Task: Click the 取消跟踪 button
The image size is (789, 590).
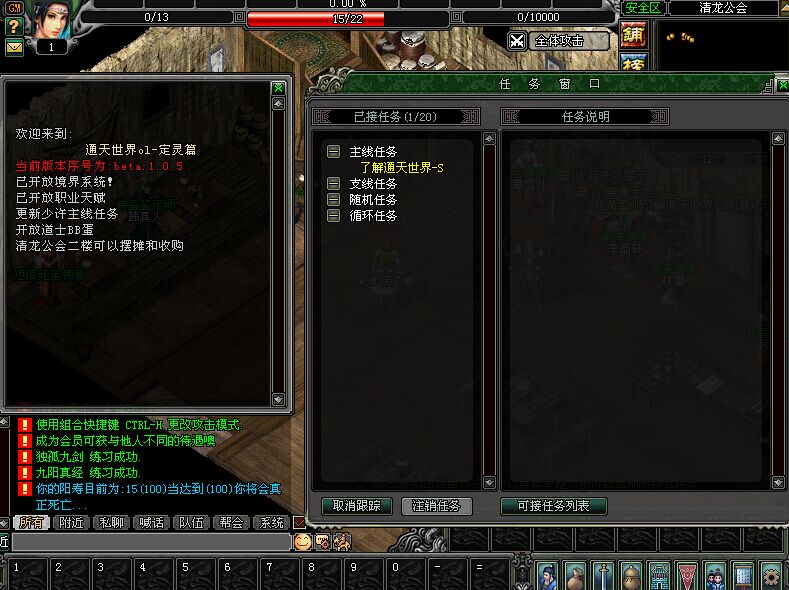Action: click(356, 506)
